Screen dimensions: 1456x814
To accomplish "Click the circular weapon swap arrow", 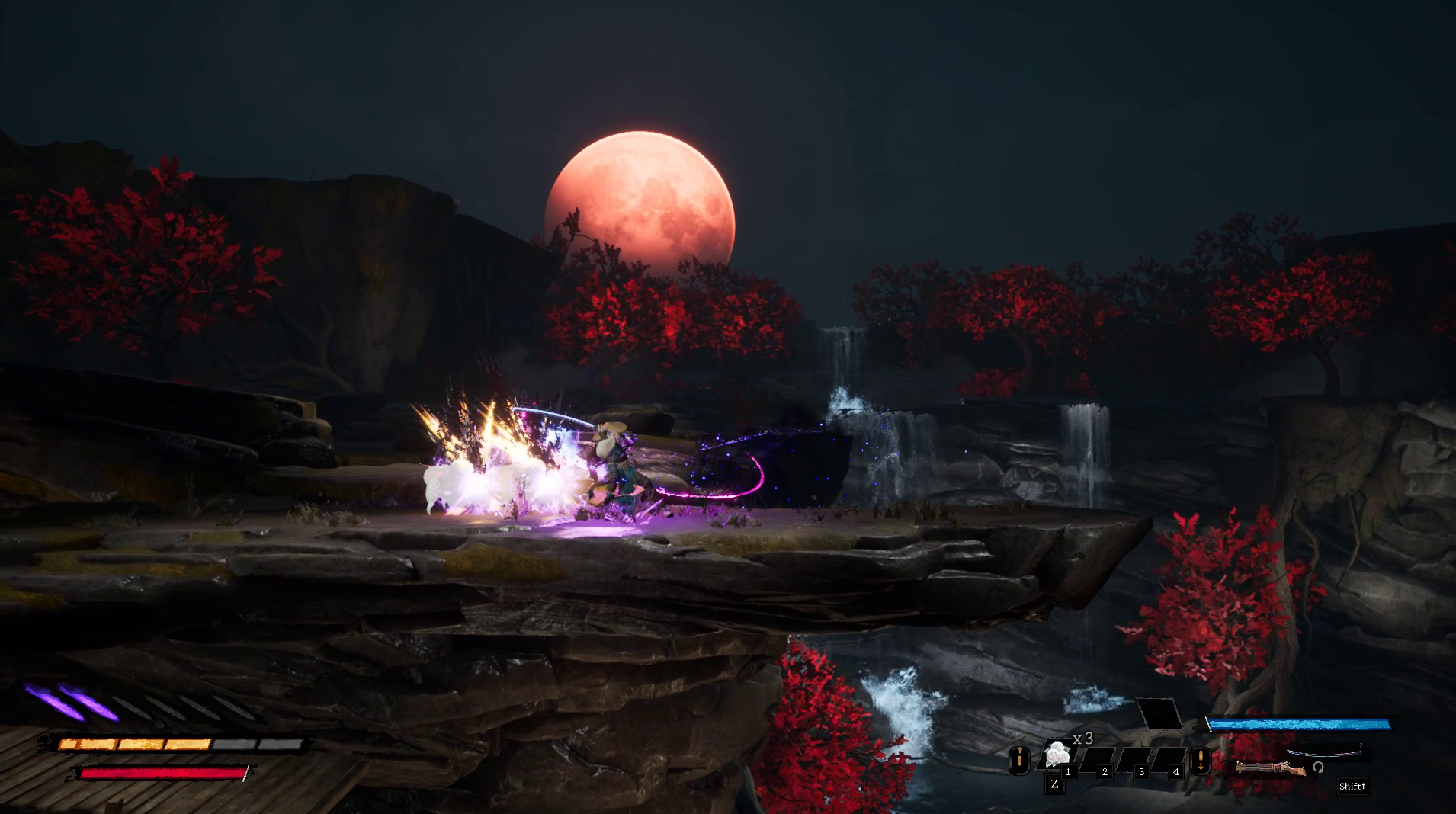I will point(1318,767).
